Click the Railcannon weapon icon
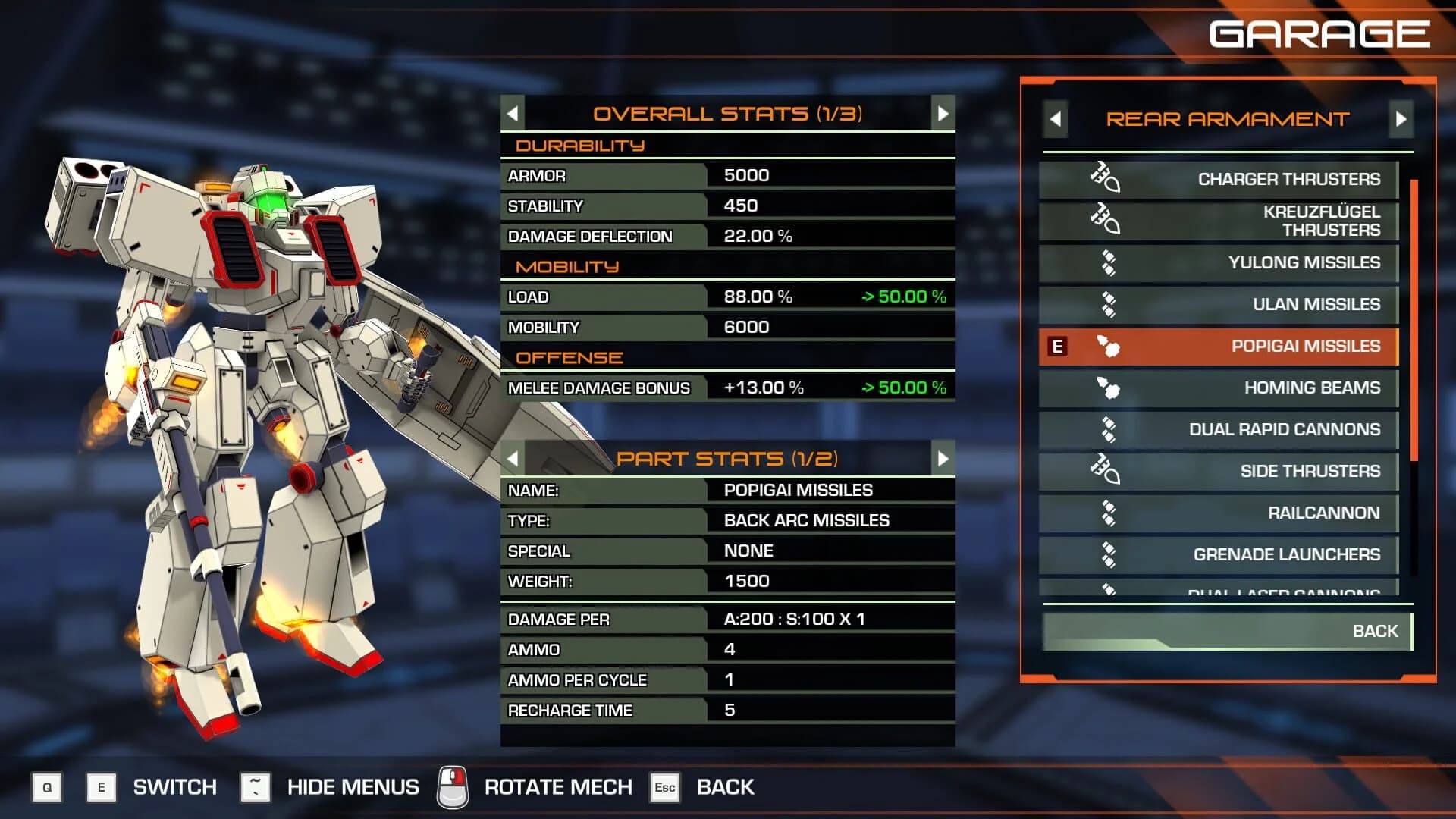The height and width of the screenshot is (819, 1456). 1109,513
